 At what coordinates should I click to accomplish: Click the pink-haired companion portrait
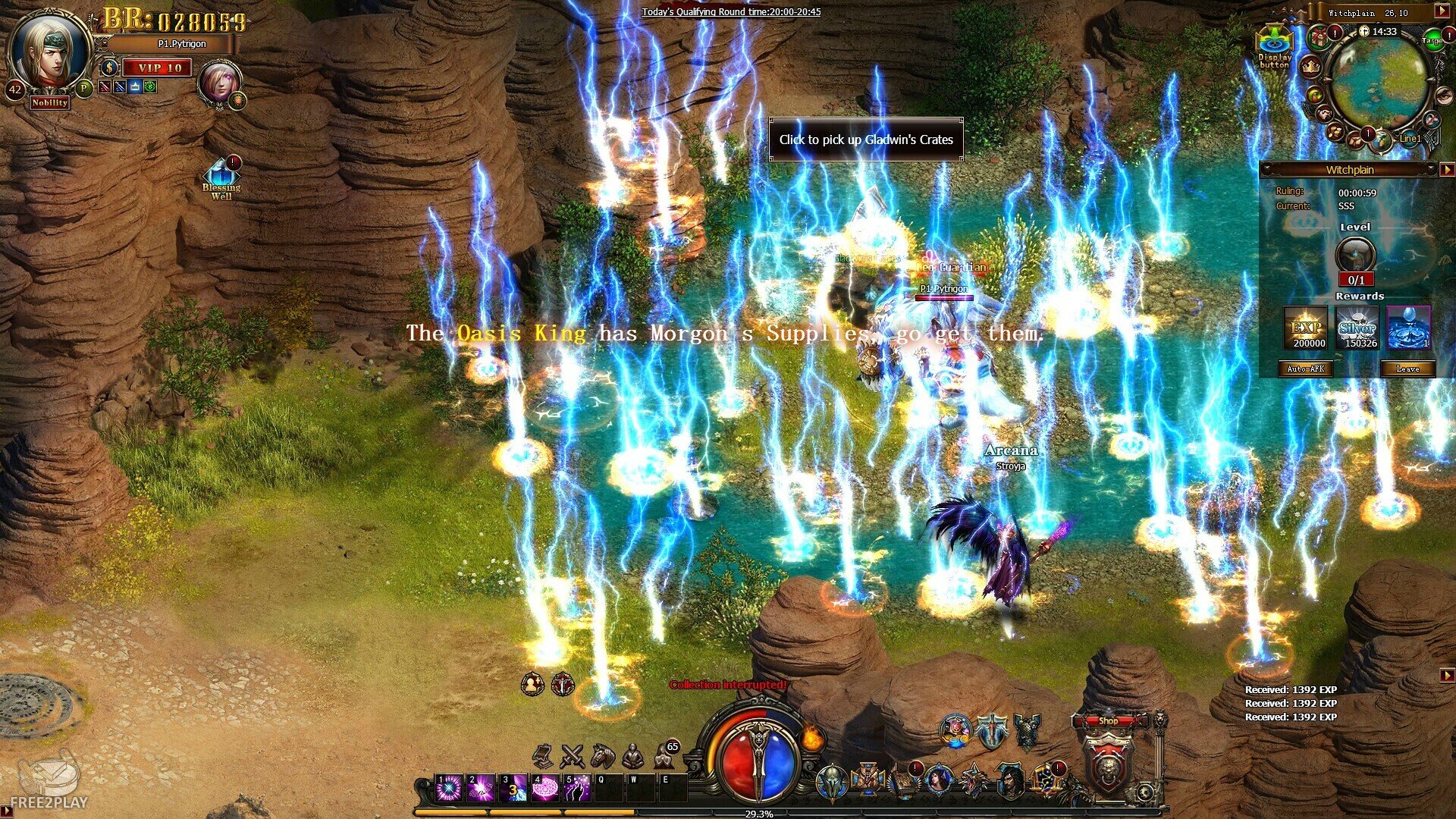click(x=220, y=83)
